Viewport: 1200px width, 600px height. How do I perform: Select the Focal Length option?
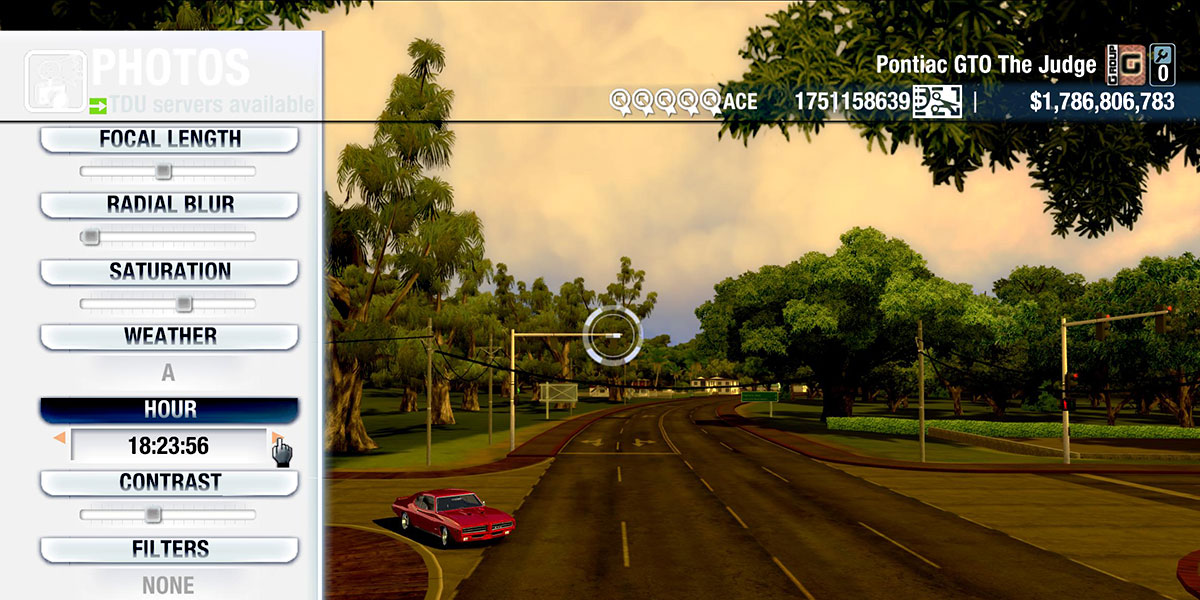click(169, 140)
